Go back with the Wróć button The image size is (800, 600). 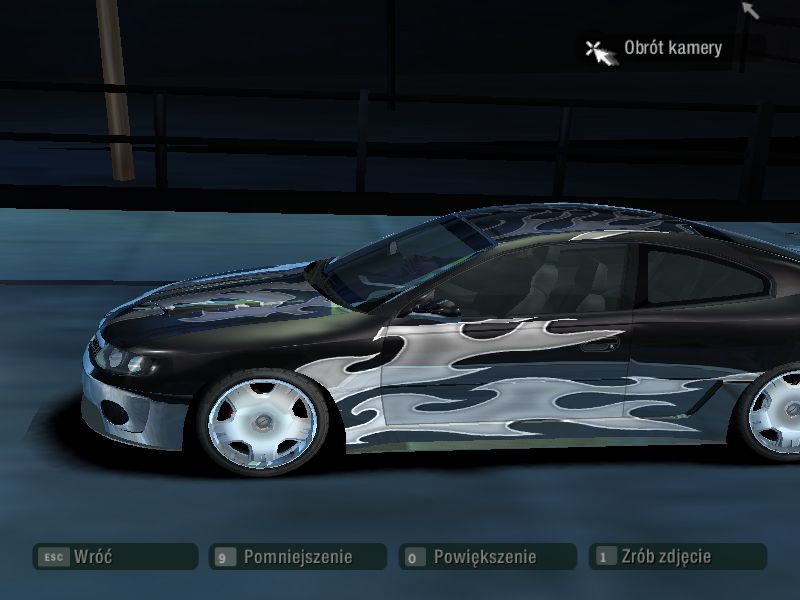115,557
